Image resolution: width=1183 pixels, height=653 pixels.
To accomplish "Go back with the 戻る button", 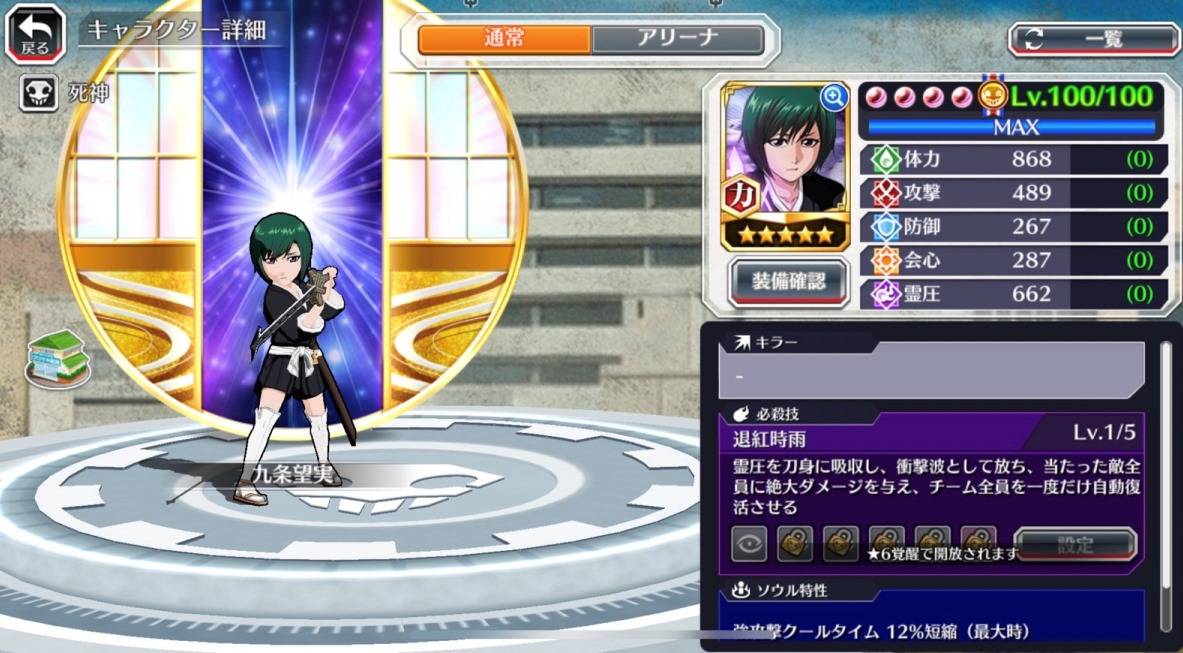I will [x=36, y=35].
